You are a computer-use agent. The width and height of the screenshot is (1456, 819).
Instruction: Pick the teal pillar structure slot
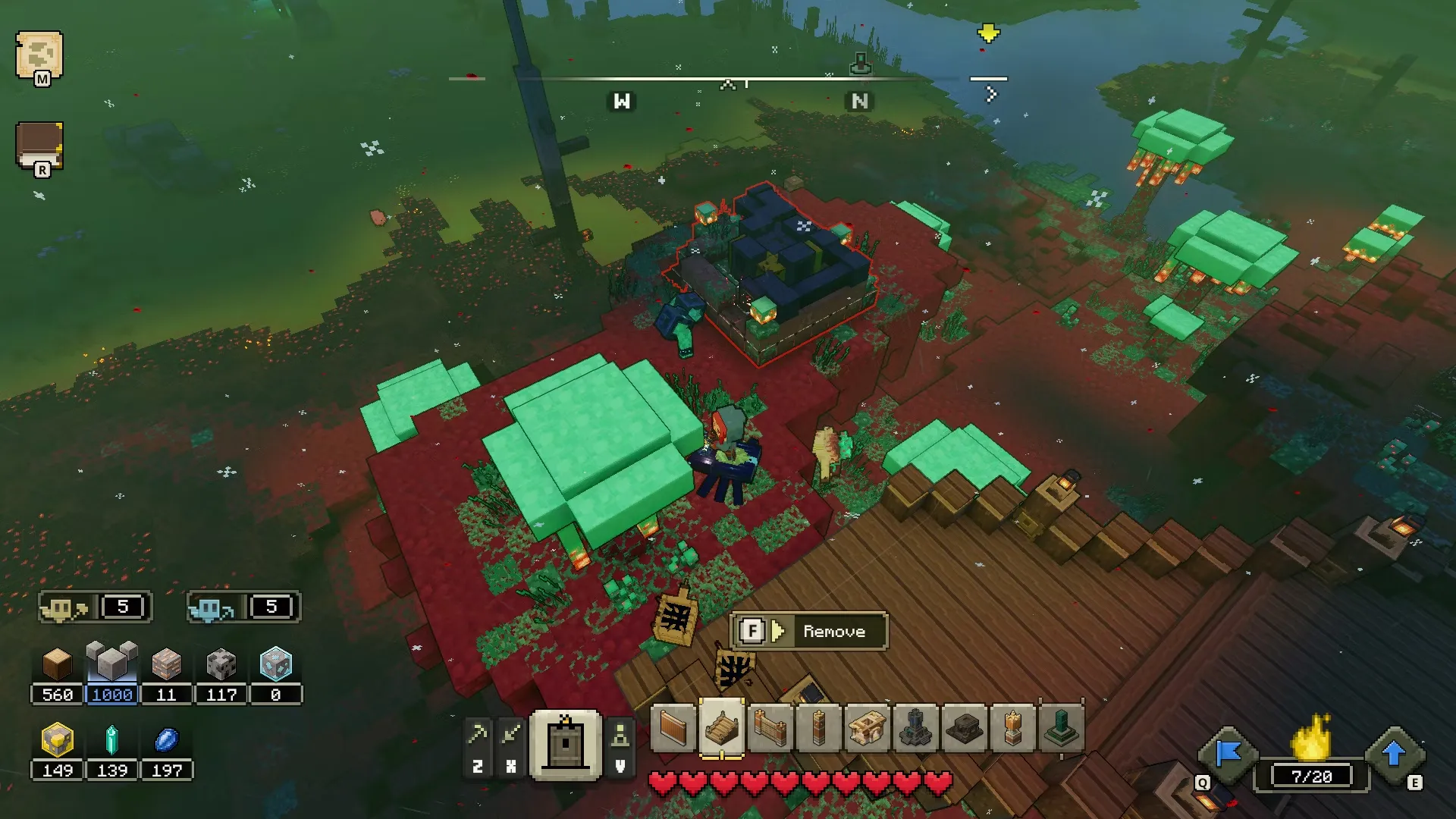(1061, 730)
